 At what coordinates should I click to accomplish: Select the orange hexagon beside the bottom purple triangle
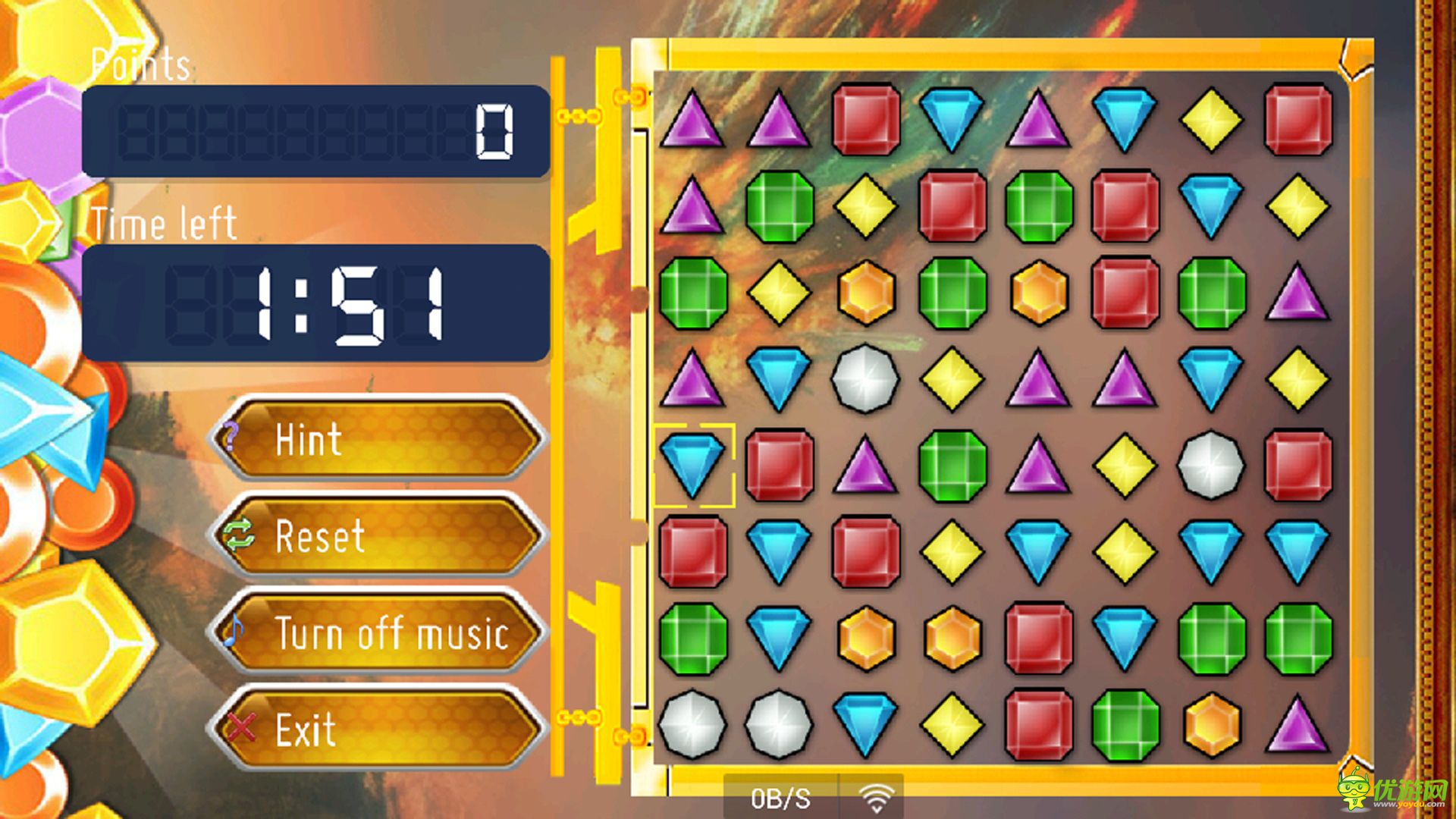pos(1211,724)
